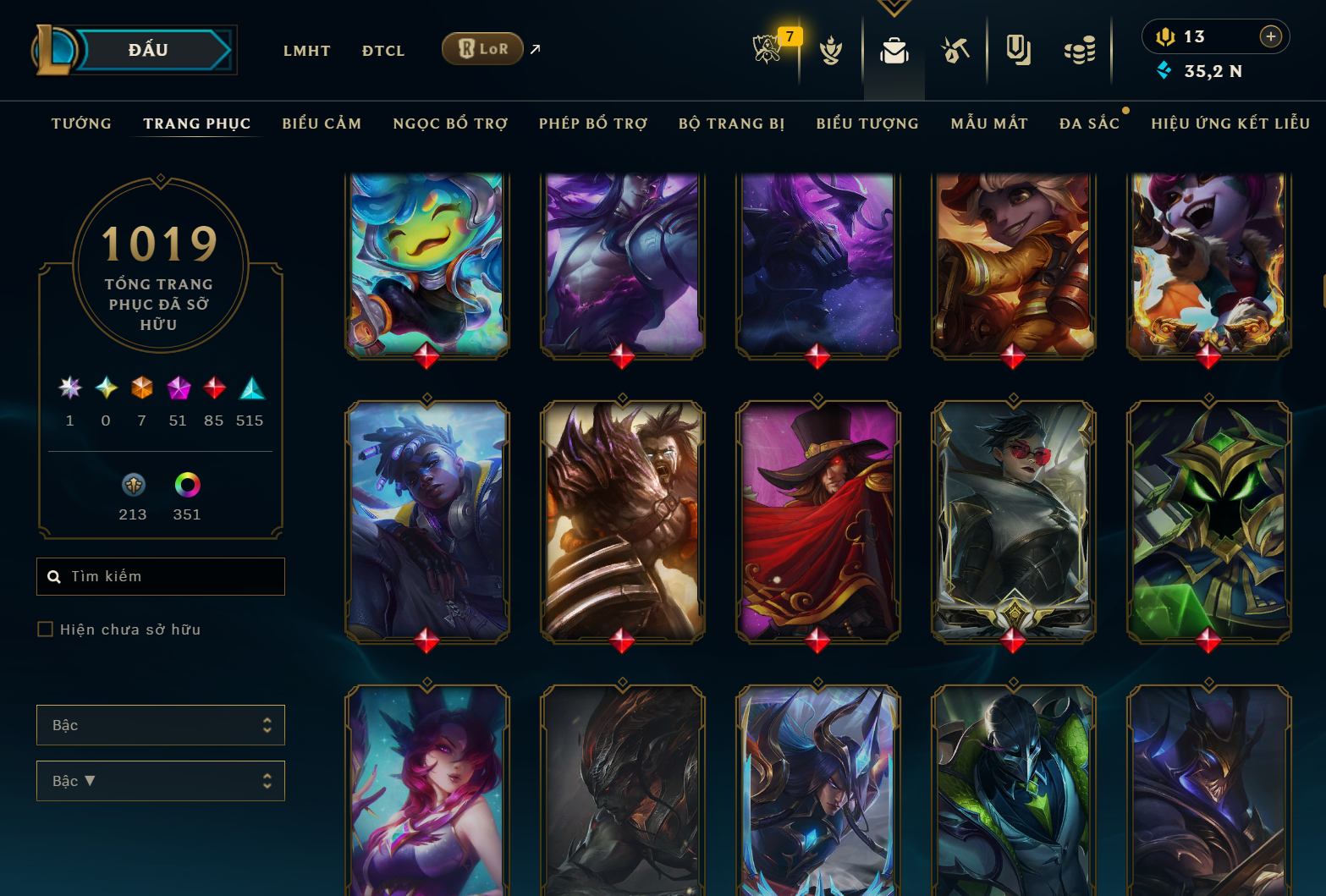Open the collection backpack icon
This screenshot has width=1326, height=896.
click(894, 51)
